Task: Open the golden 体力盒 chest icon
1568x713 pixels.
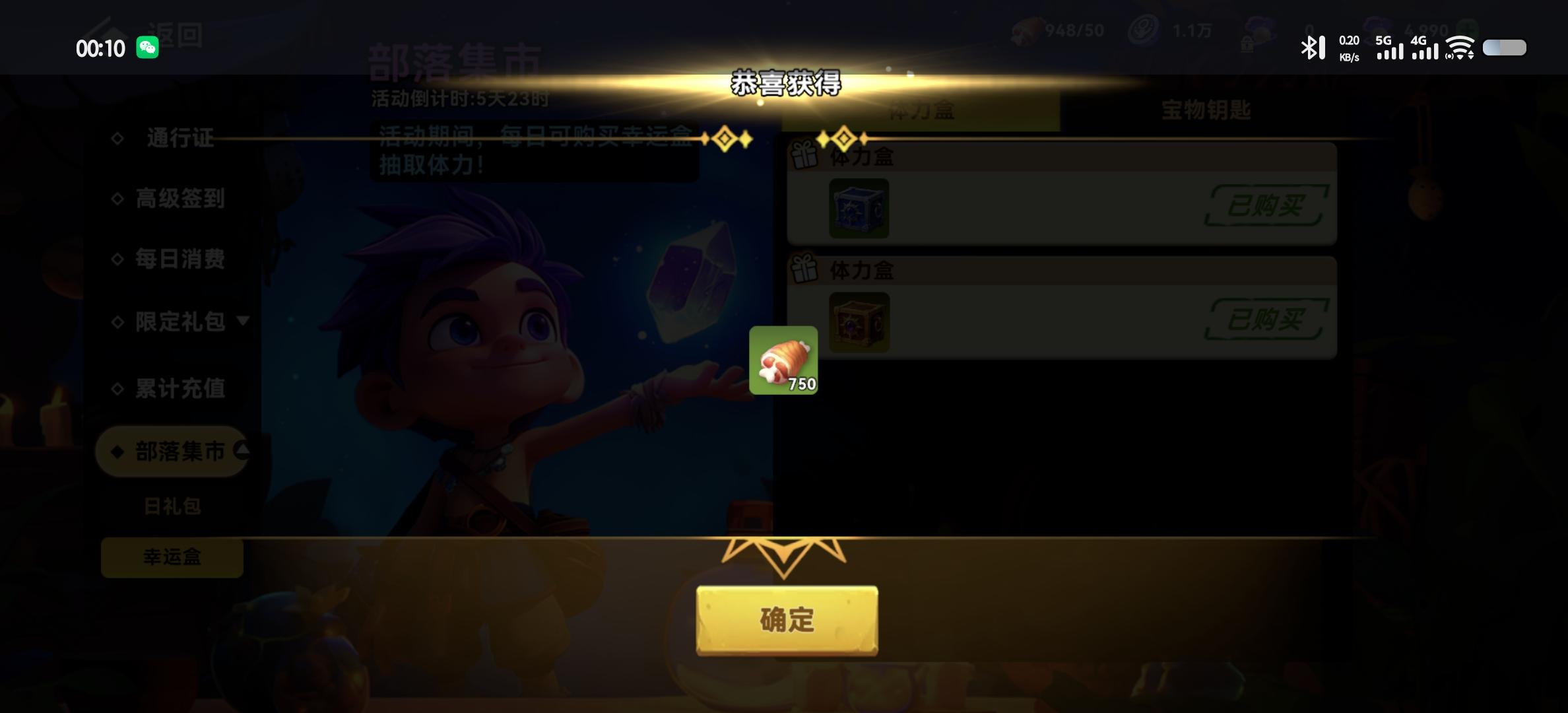Action: pyautogui.click(x=859, y=322)
